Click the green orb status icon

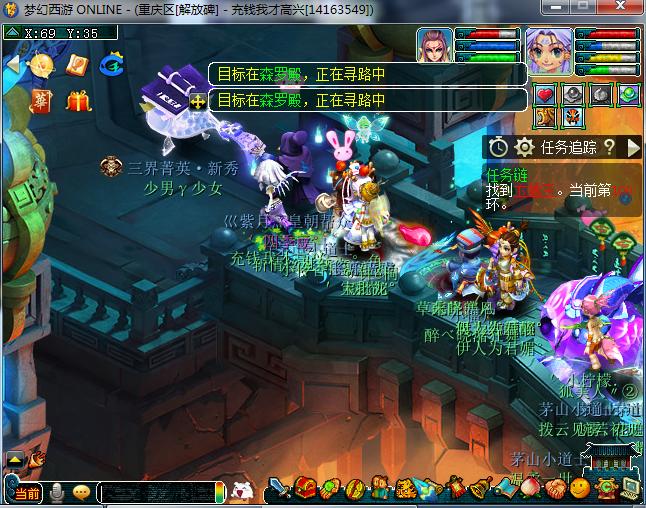click(x=628, y=96)
